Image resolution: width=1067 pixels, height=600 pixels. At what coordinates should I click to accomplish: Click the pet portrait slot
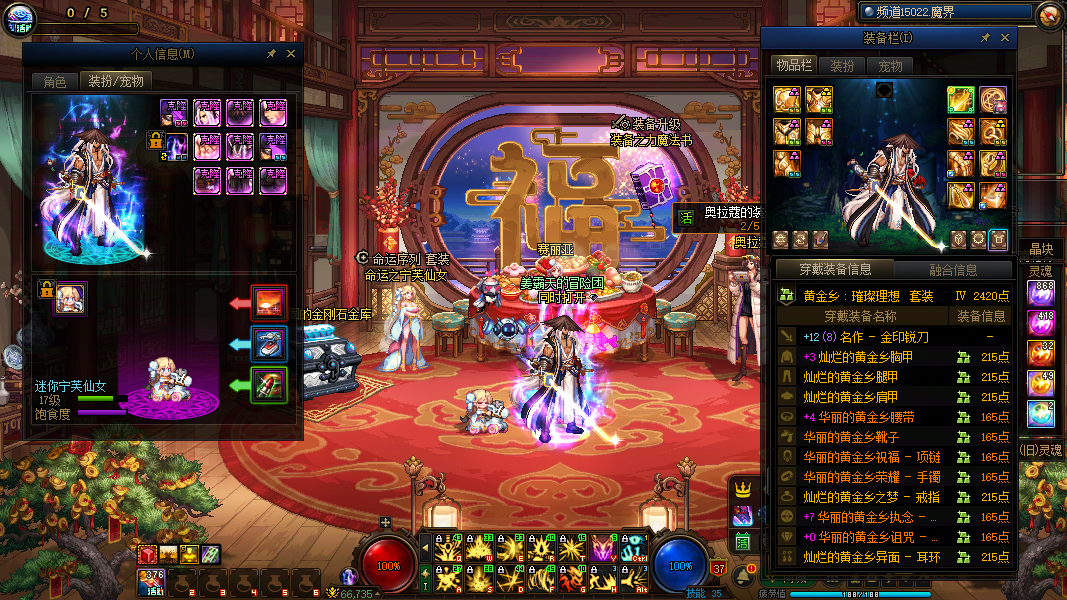(x=70, y=297)
